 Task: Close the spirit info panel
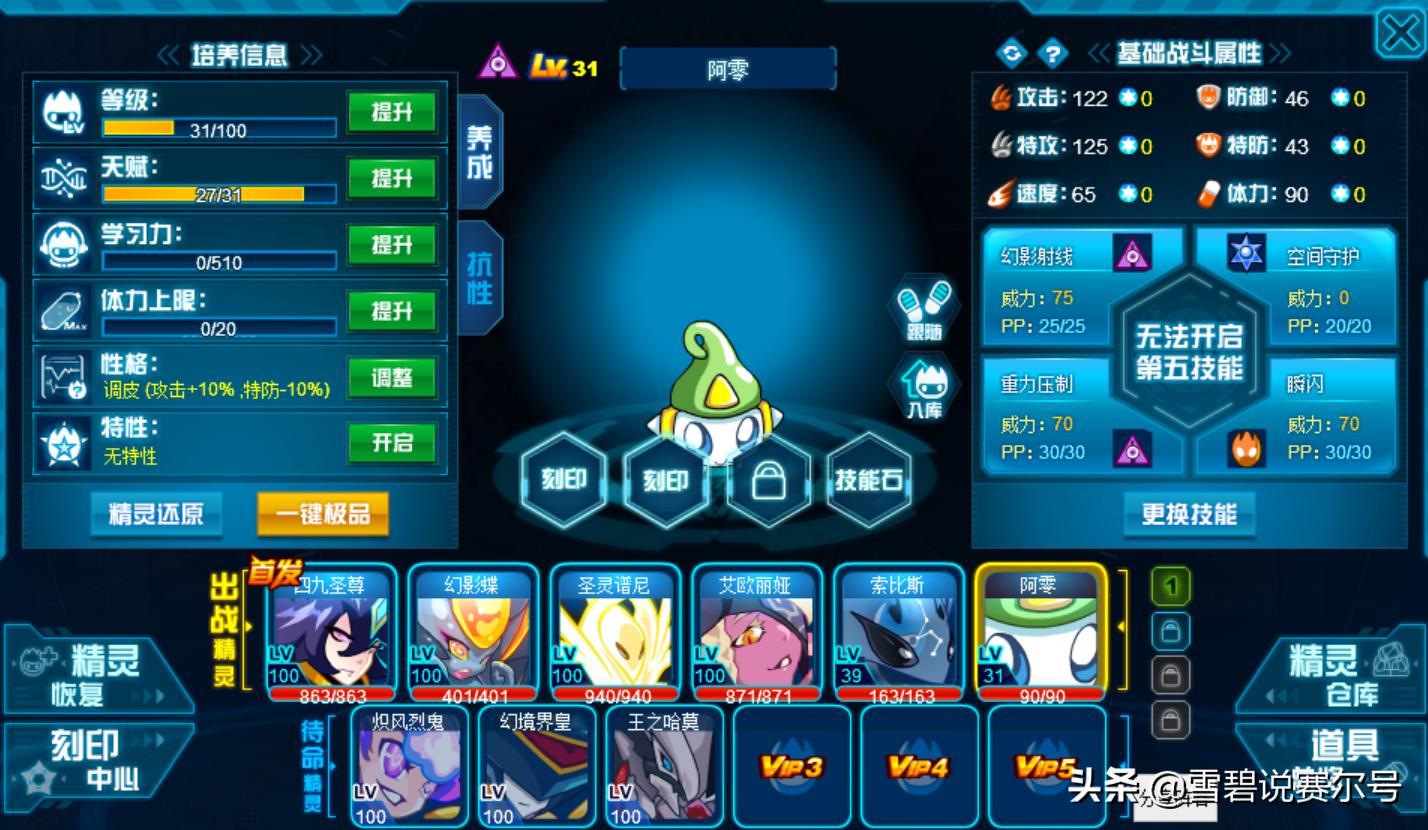click(x=1400, y=35)
